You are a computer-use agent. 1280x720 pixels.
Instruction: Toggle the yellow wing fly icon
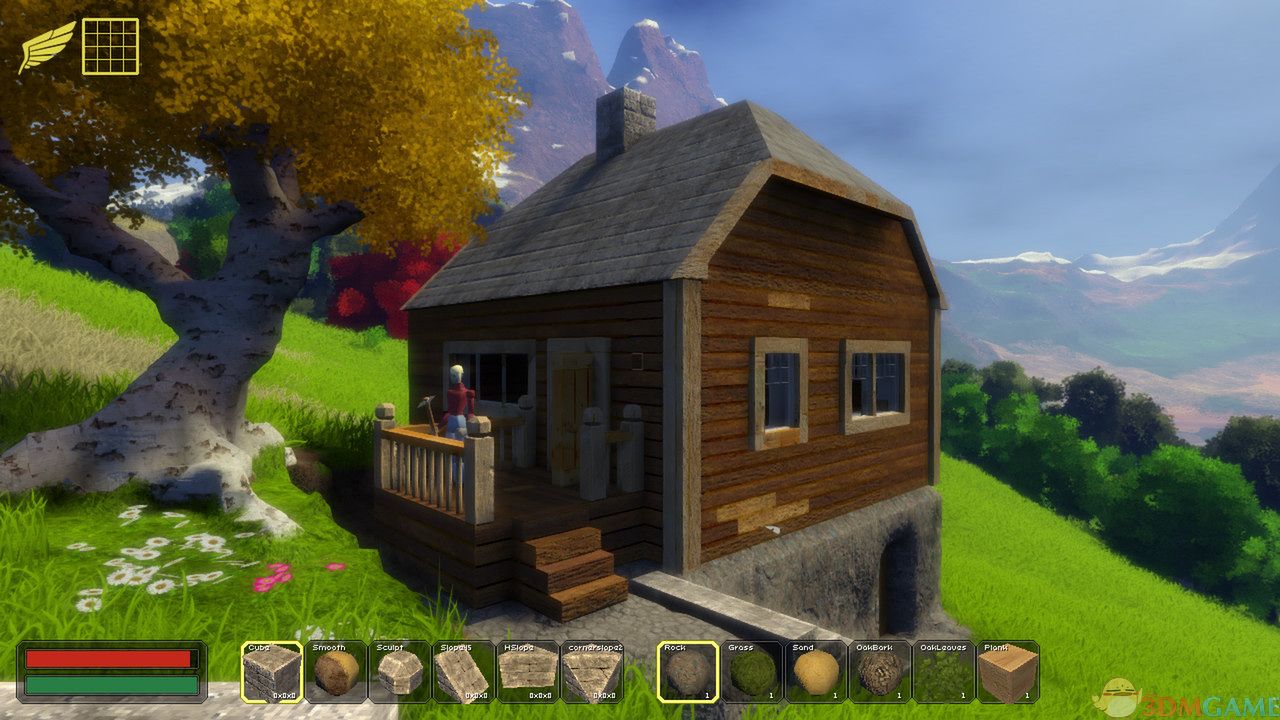click(x=47, y=46)
